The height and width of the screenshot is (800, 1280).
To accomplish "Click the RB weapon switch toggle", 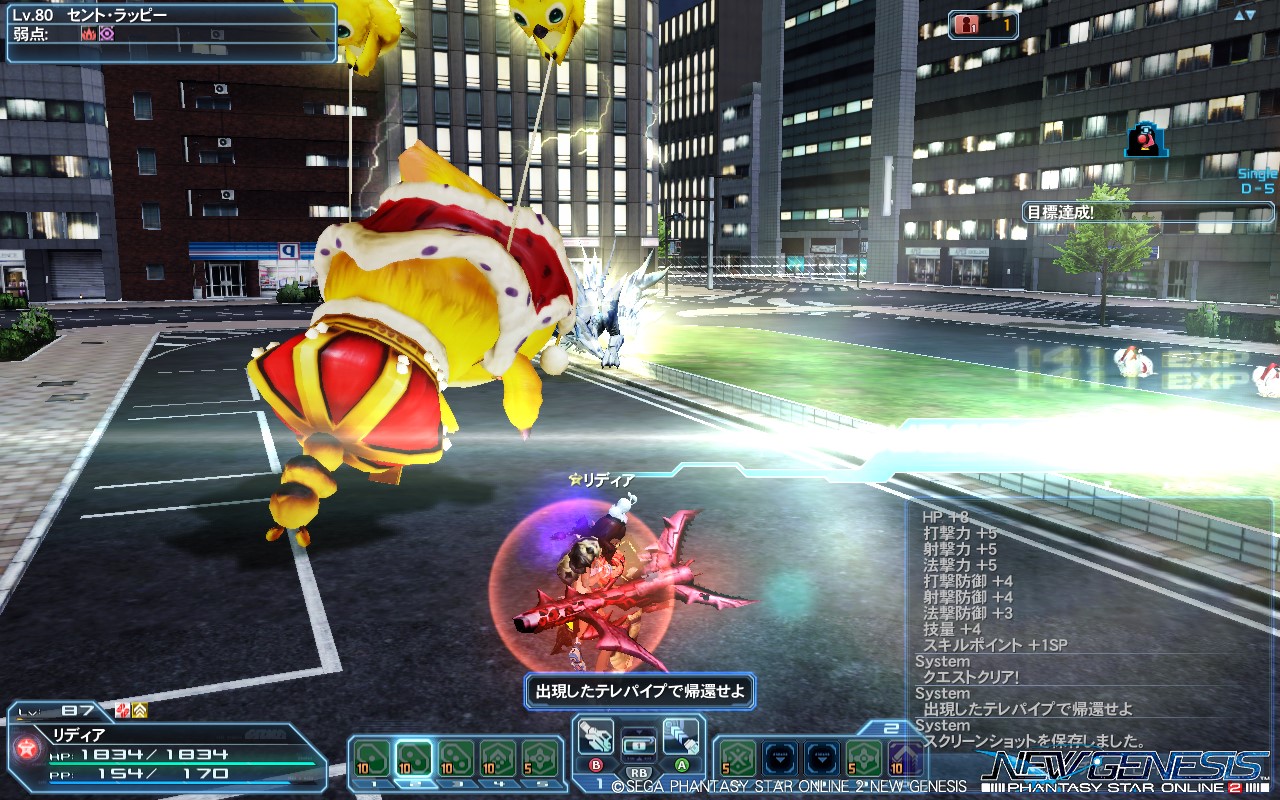I will tap(640, 772).
